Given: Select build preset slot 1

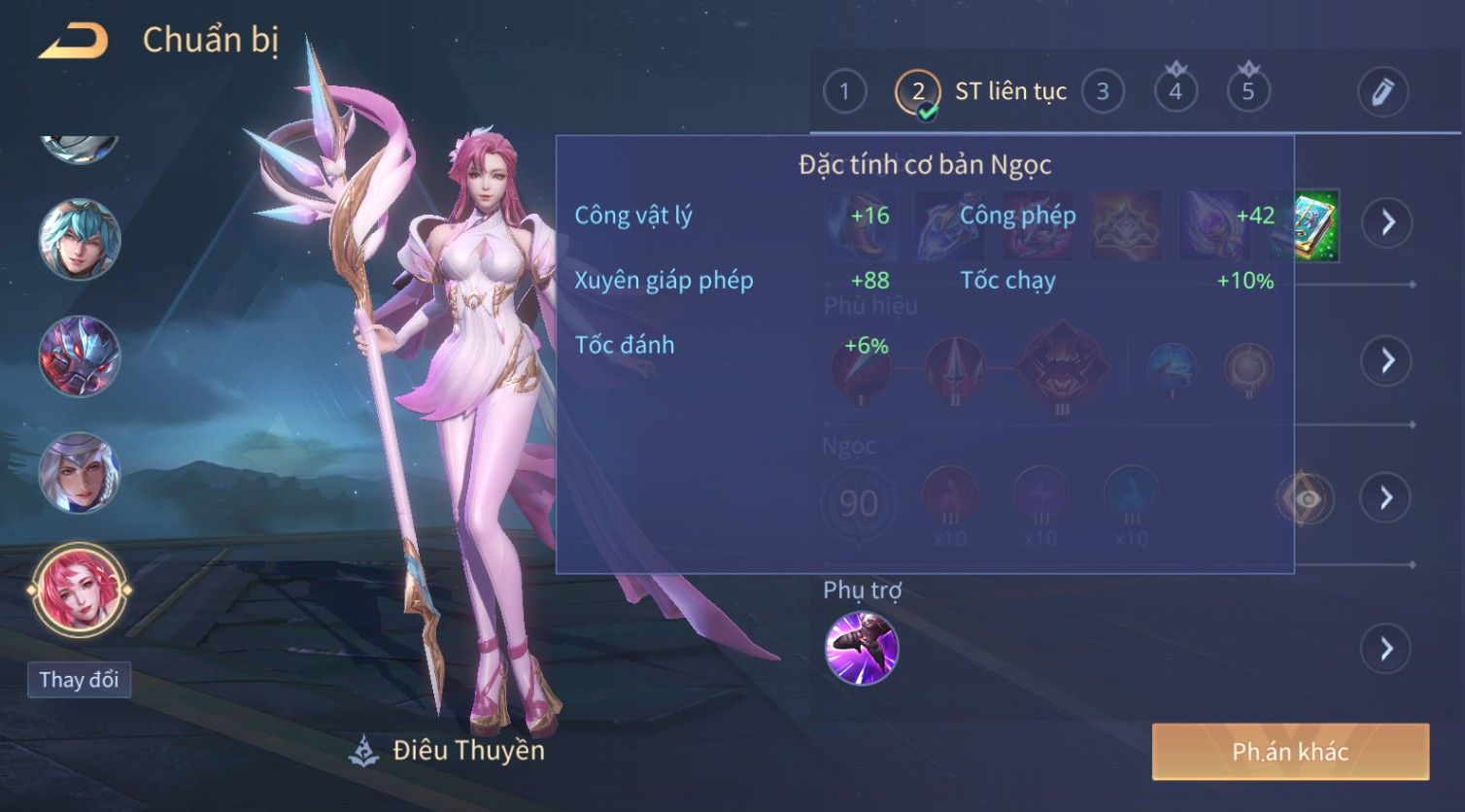Looking at the screenshot, I should pos(844,92).
